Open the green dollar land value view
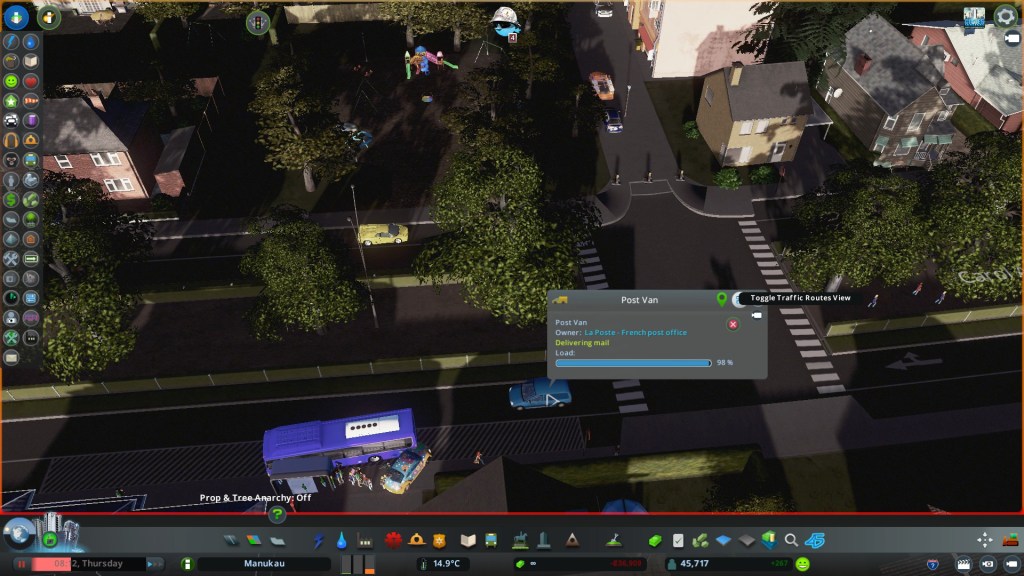This screenshot has height=576, width=1024. 11,198
